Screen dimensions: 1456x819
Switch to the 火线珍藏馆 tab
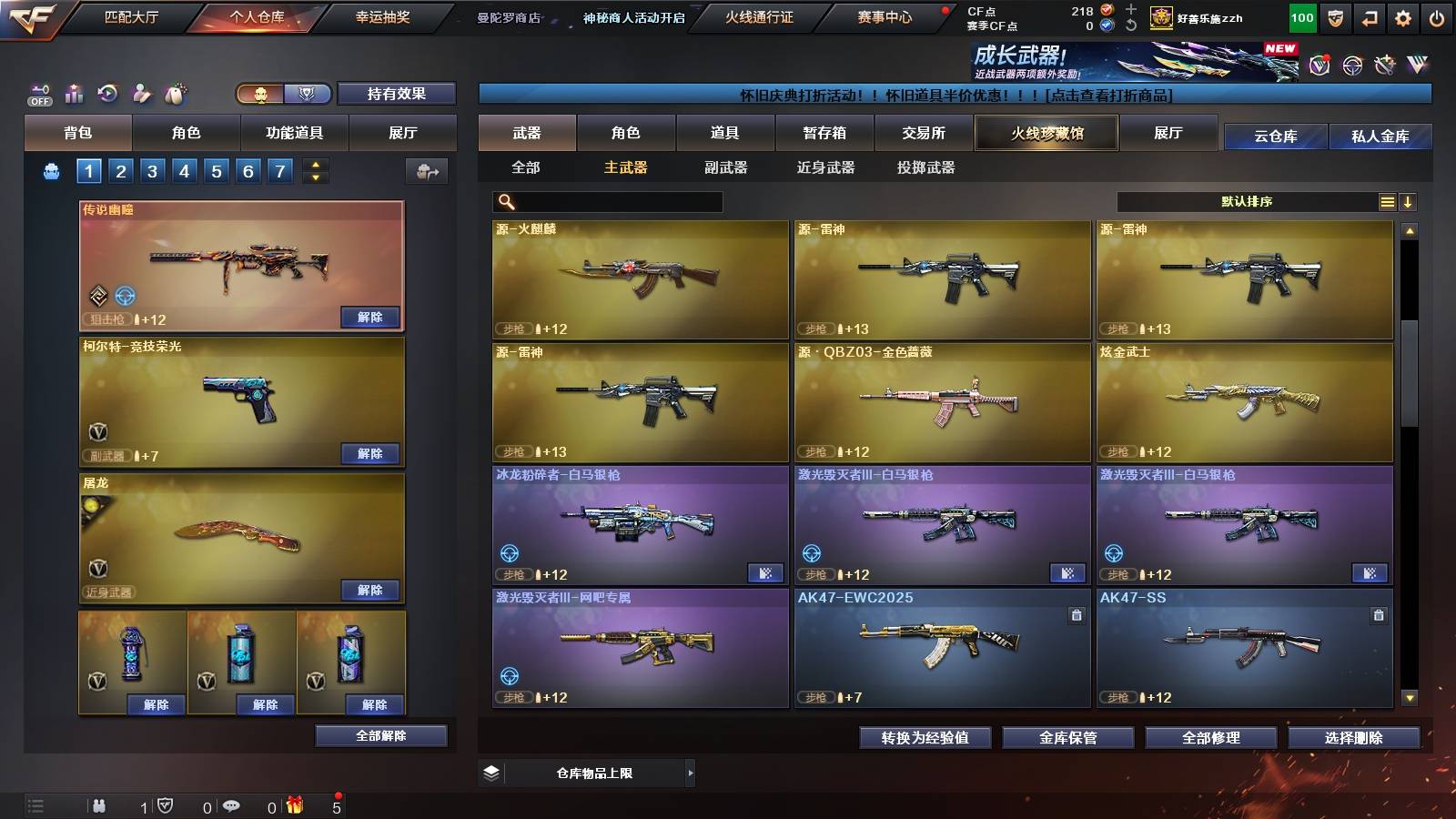[1046, 133]
